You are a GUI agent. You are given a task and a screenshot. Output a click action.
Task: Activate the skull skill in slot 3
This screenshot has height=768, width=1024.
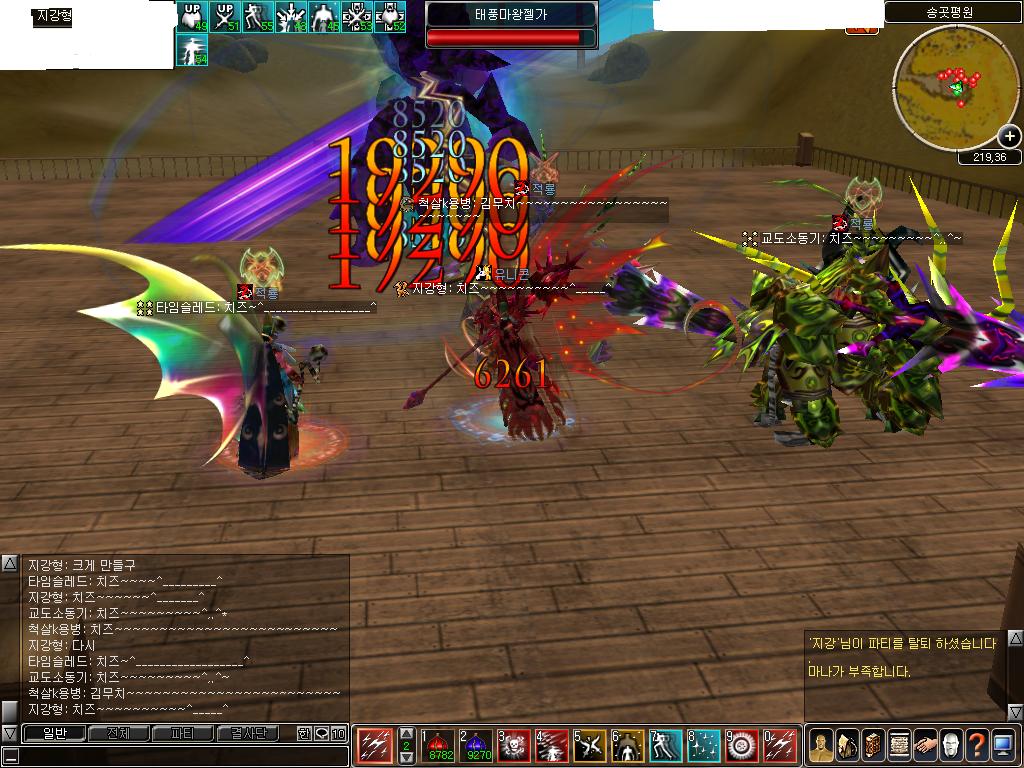[x=516, y=745]
